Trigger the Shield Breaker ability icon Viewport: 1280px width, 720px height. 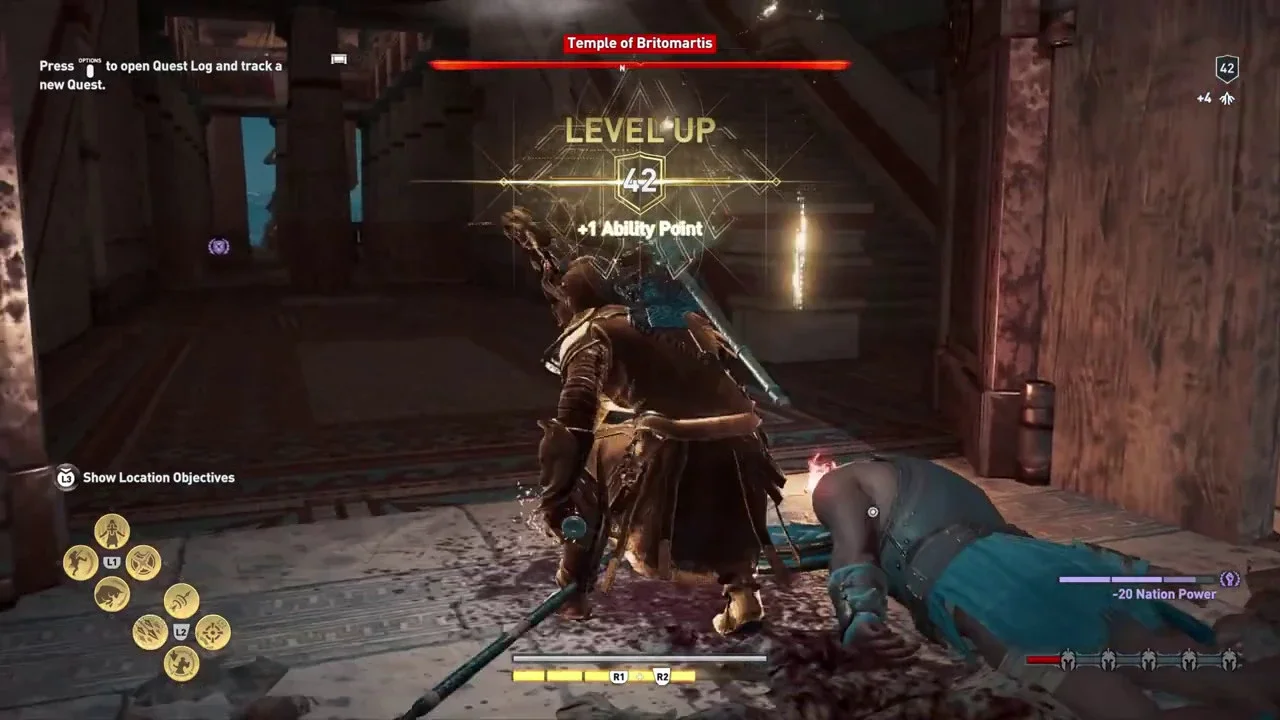[x=144, y=562]
